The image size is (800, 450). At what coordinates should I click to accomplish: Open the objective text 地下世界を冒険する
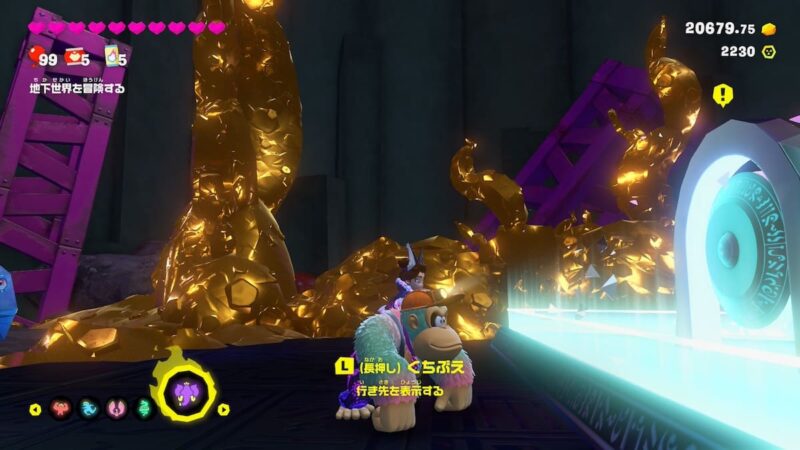[x=77, y=88]
